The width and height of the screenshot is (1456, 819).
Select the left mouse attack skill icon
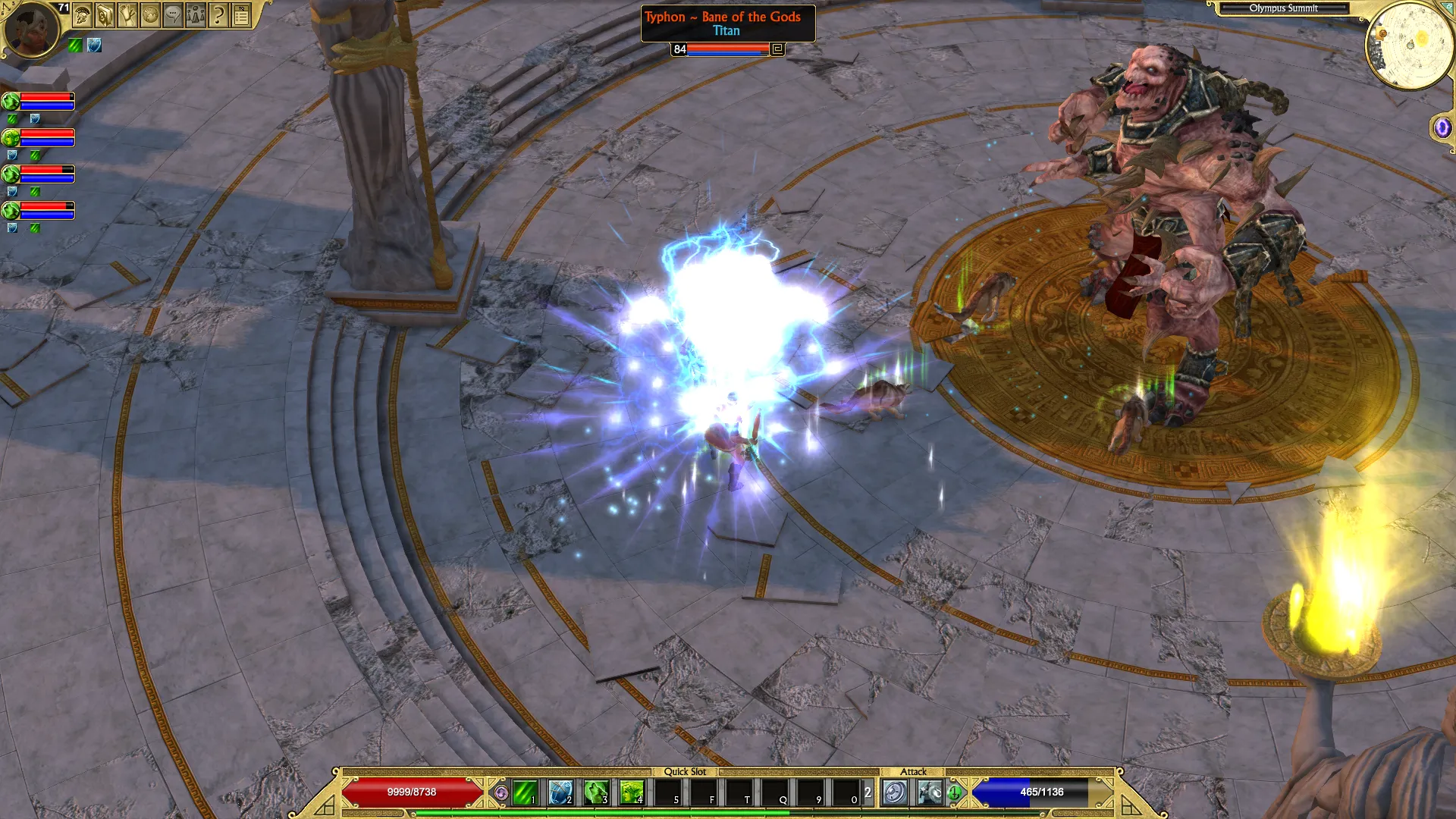895,792
